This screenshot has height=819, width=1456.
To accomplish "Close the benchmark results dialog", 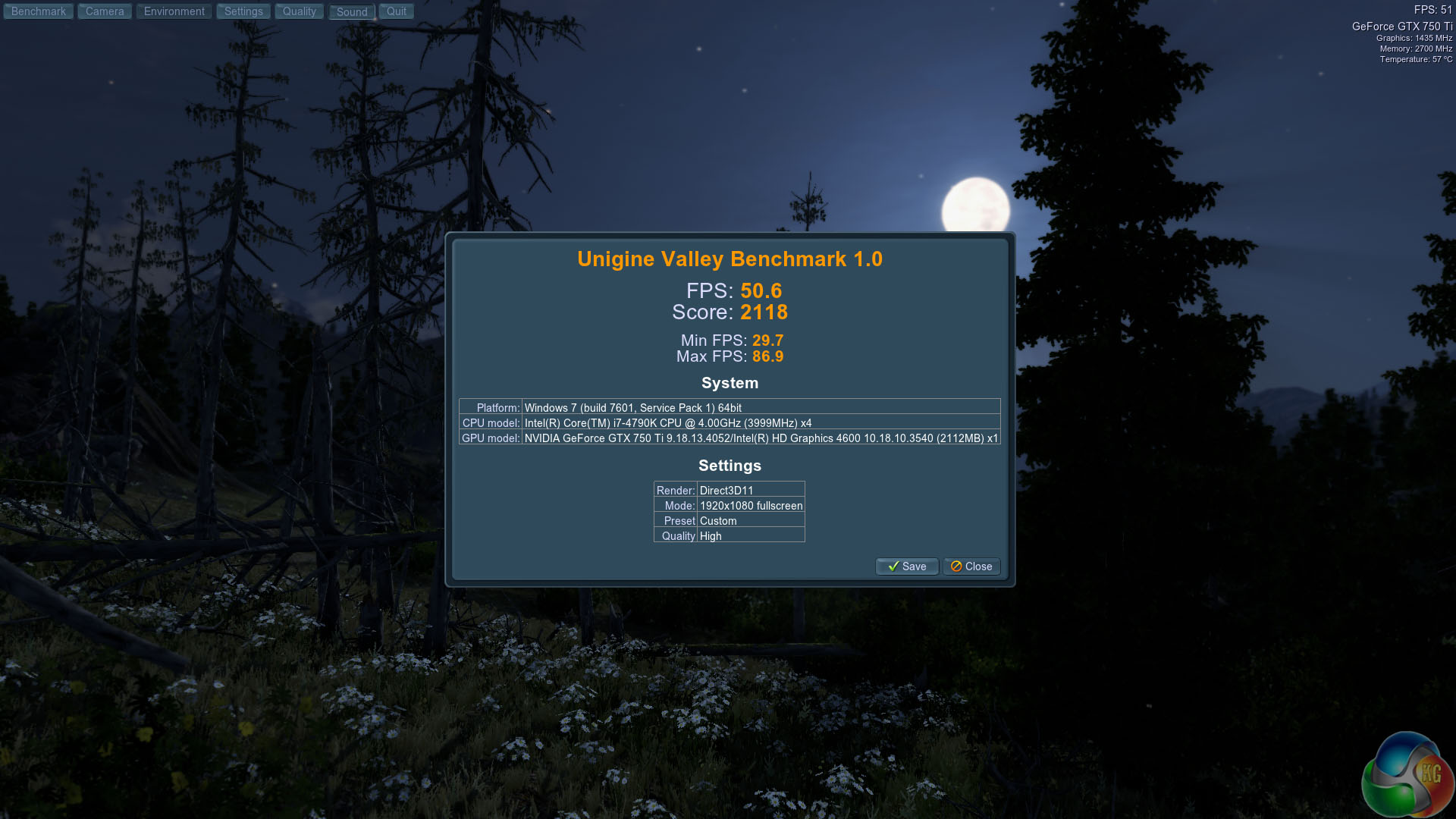I will [971, 566].
